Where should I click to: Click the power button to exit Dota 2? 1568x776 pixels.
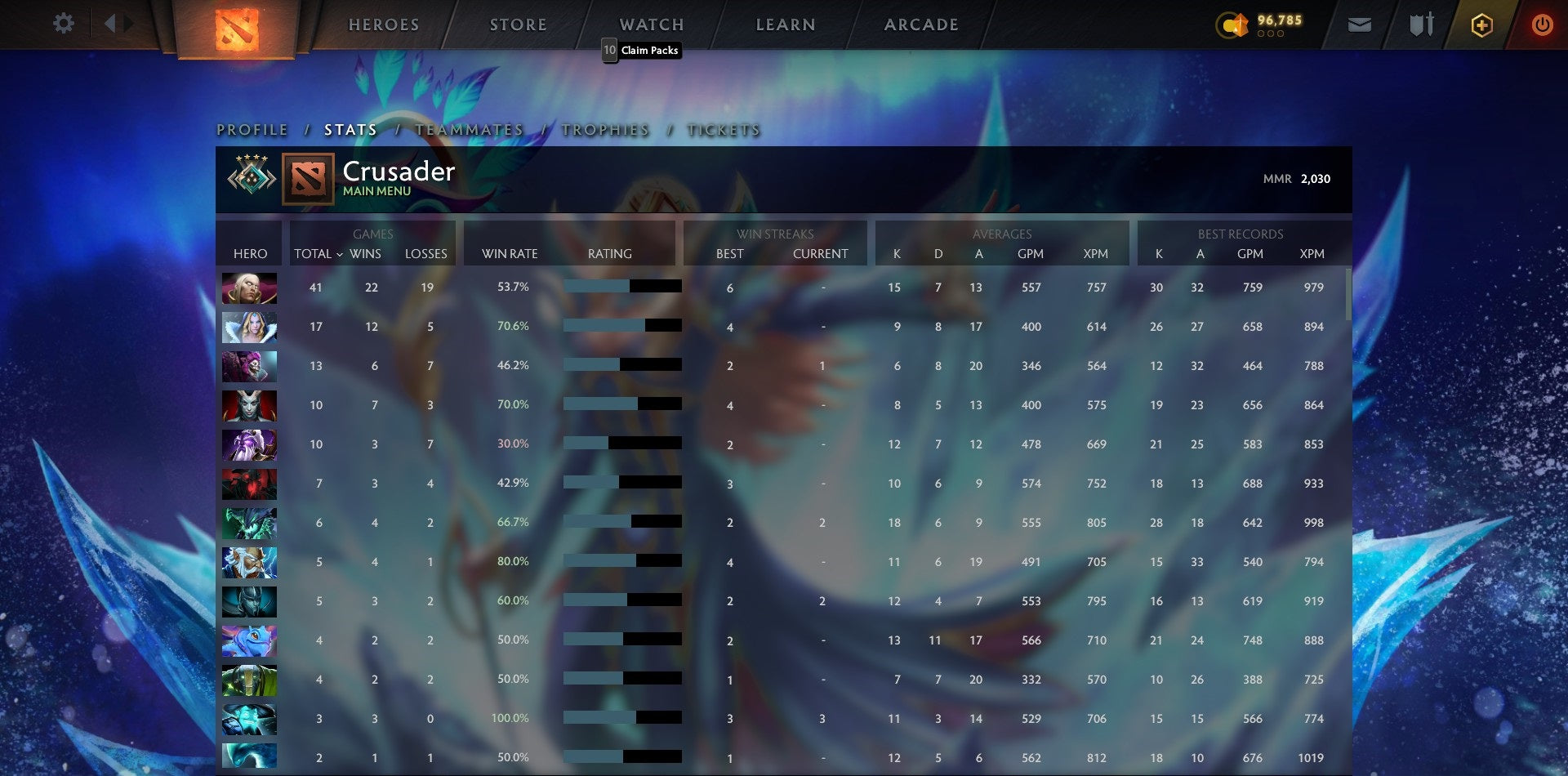[1543, 25]
